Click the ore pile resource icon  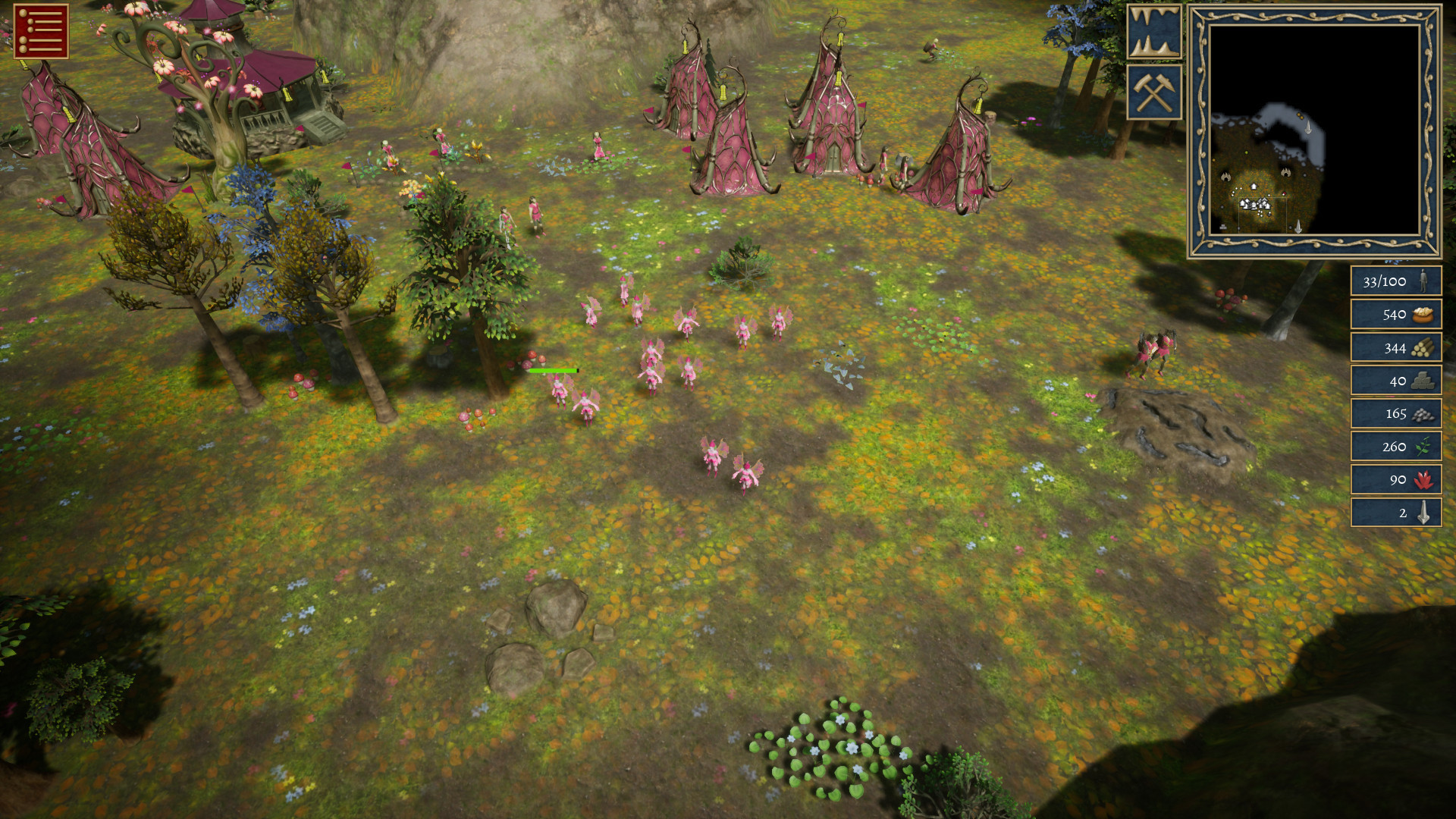coord(1423,414)
